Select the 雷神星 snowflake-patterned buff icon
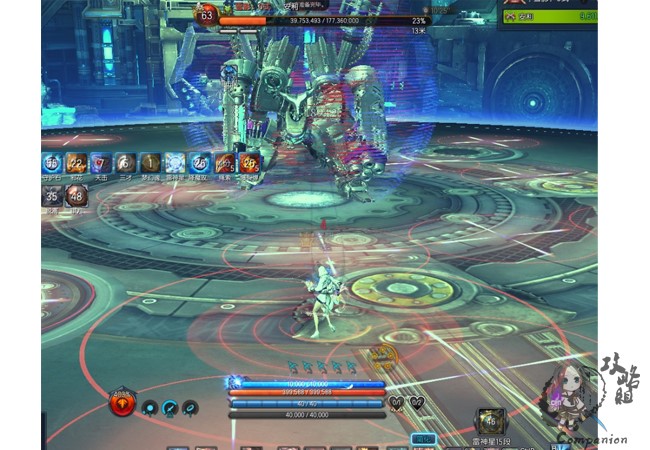 [174, 163]
